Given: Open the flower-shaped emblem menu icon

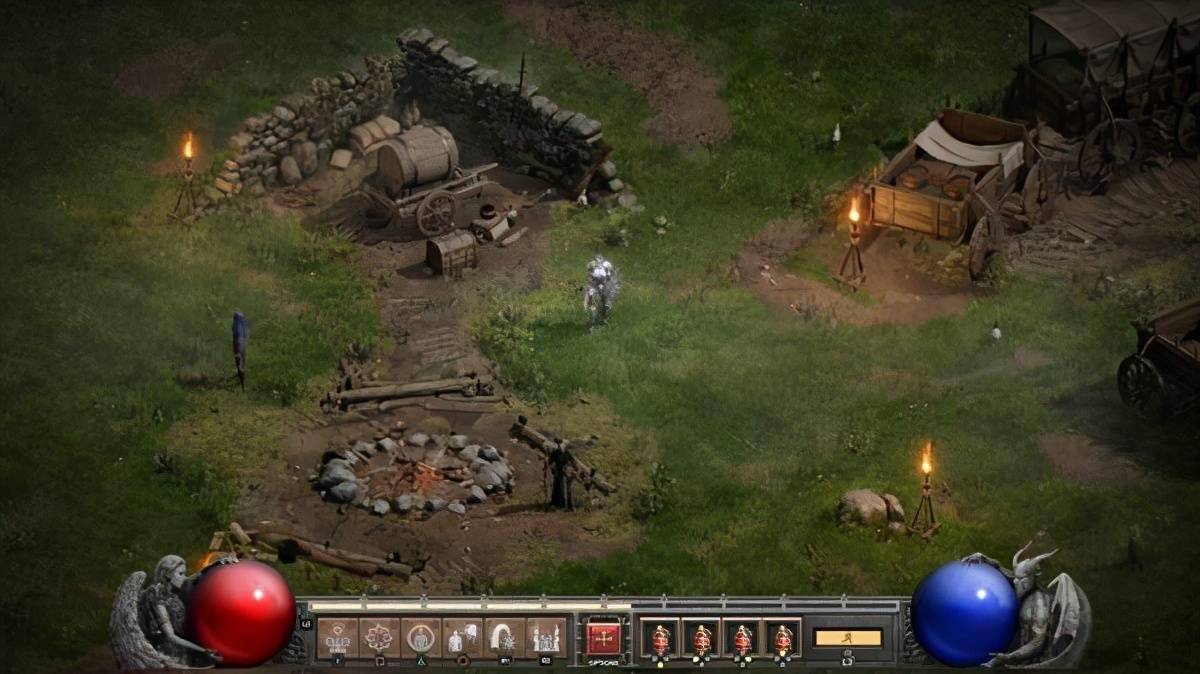Looking at the screenshot, I should coord(379,636).
